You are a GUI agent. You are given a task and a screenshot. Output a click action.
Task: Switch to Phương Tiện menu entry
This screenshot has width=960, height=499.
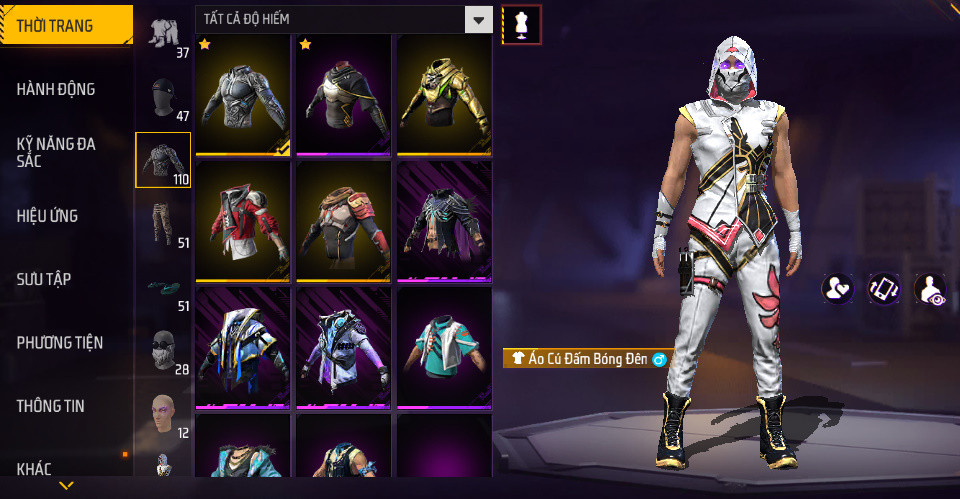point(59,343)
